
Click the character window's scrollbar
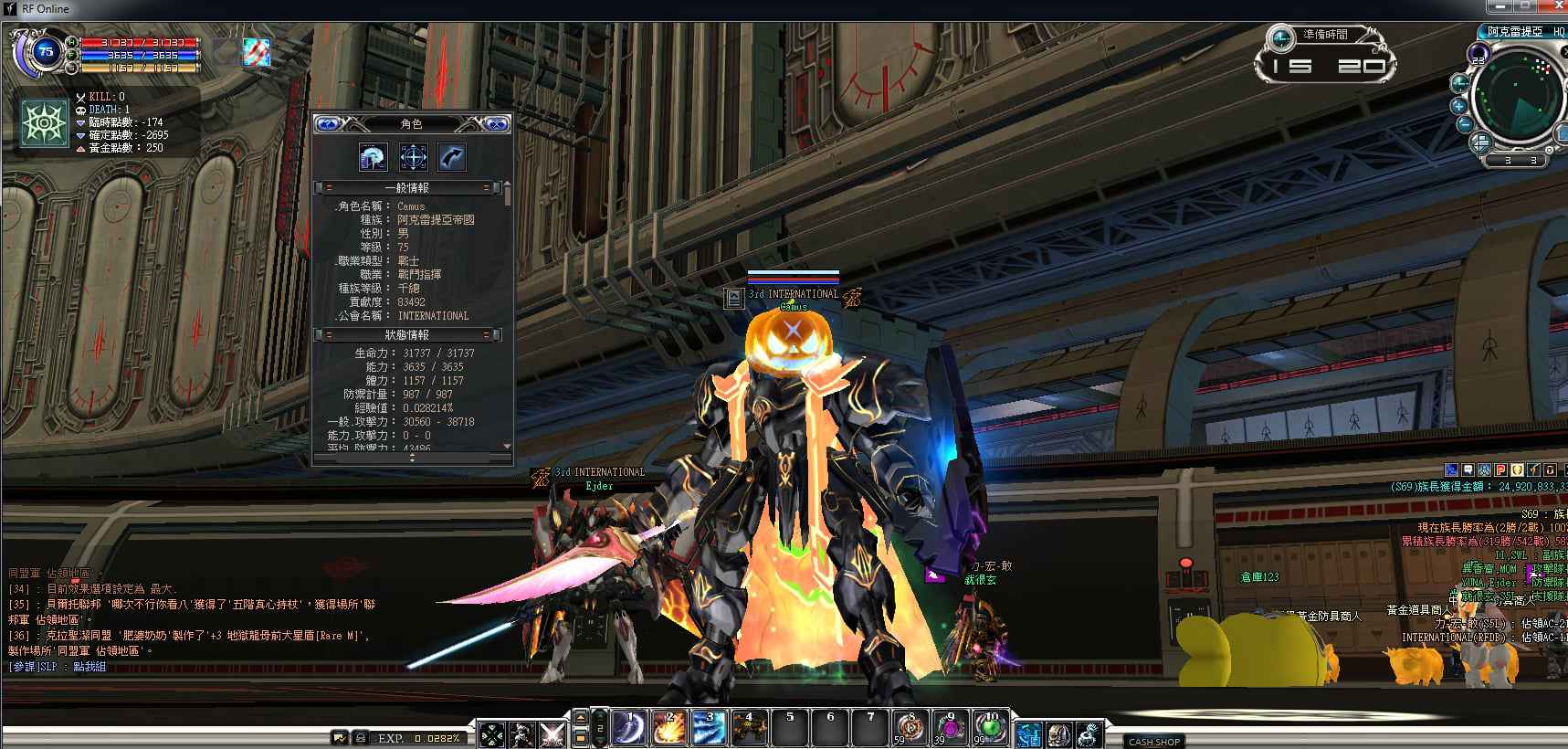pos(507,320)
